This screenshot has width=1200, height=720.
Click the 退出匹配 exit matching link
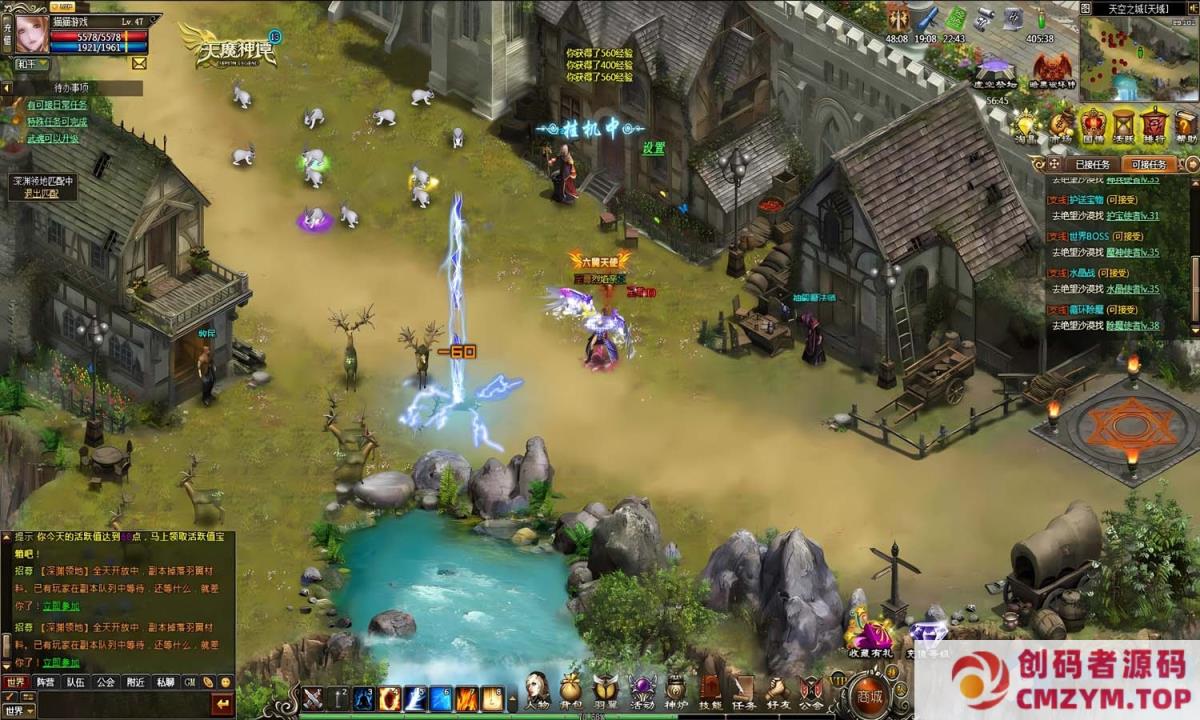[x=42, y=193]
